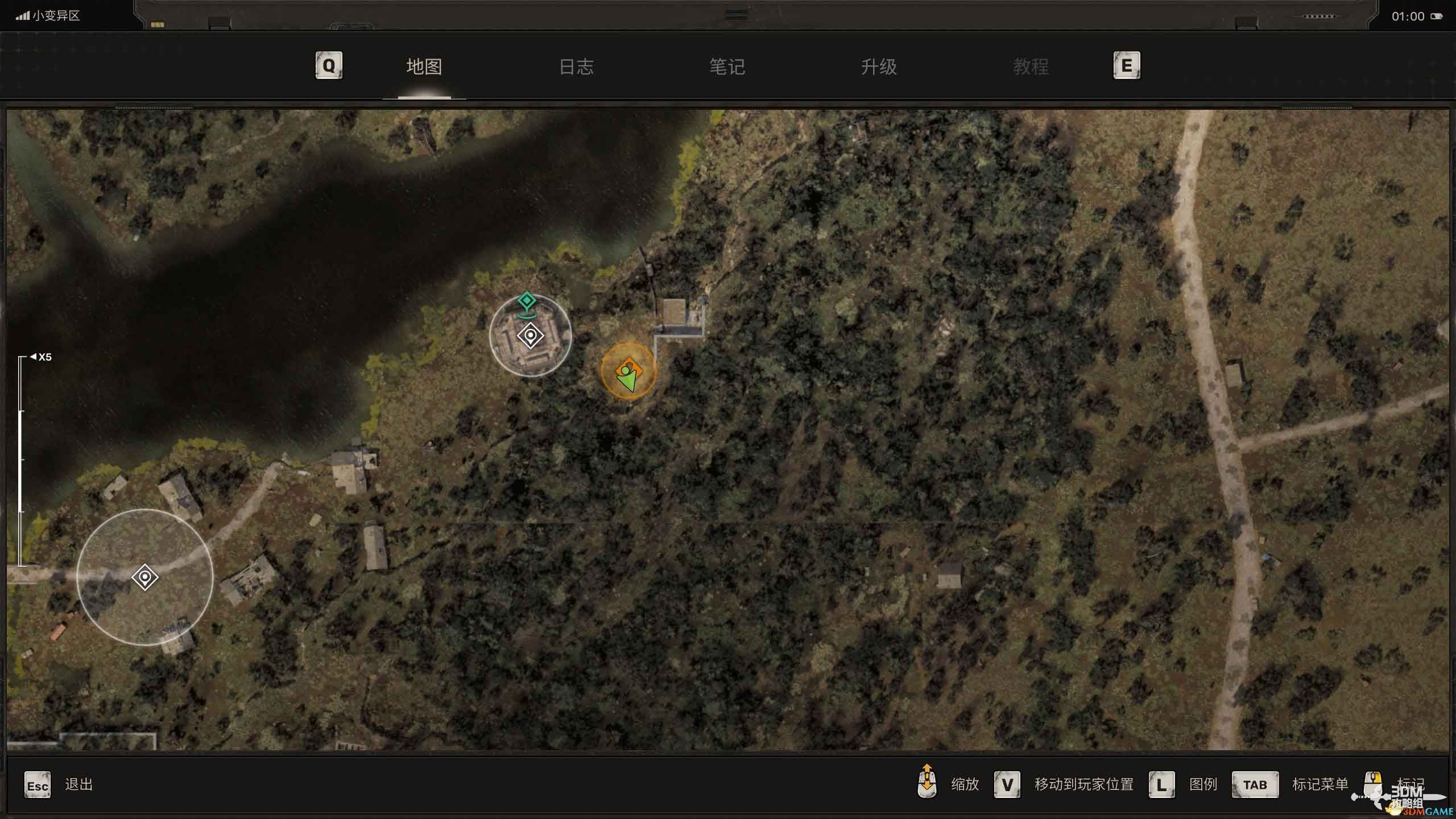Click the E key icon beside 教程

[1127, 65]
